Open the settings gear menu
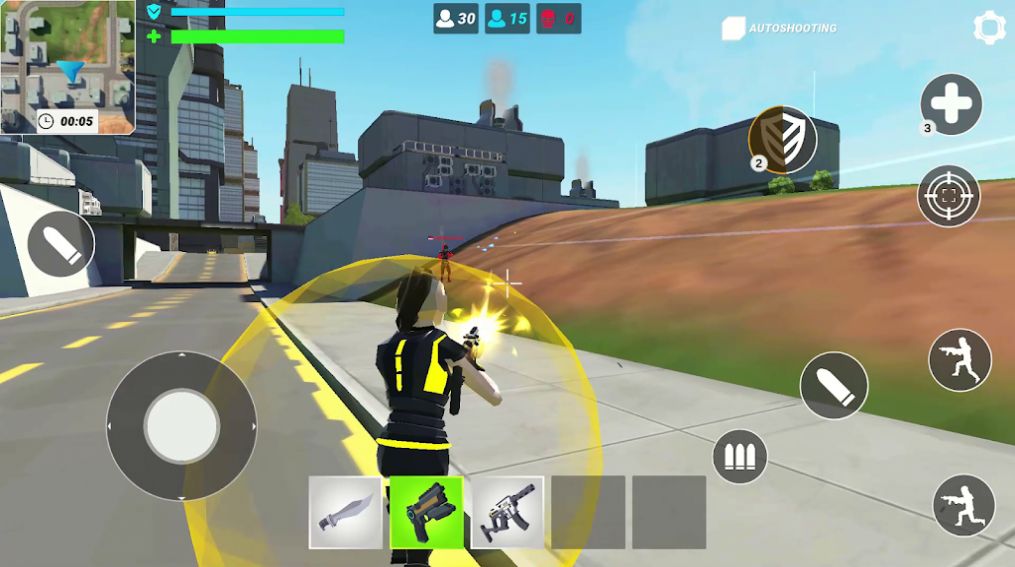The image size is (1015, 567). (x=990, y=27)
